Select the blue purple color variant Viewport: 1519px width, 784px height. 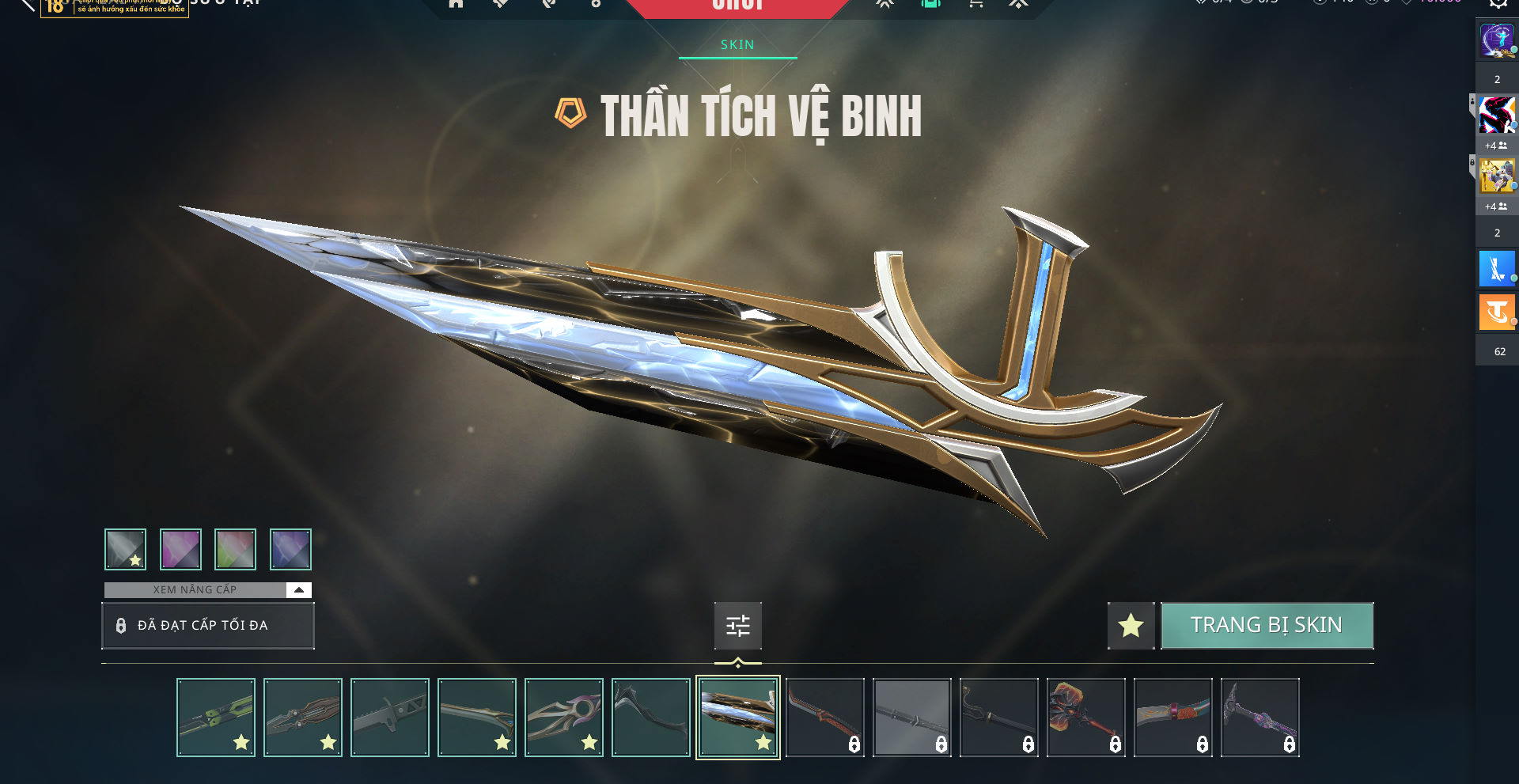(x=290, y=549)
